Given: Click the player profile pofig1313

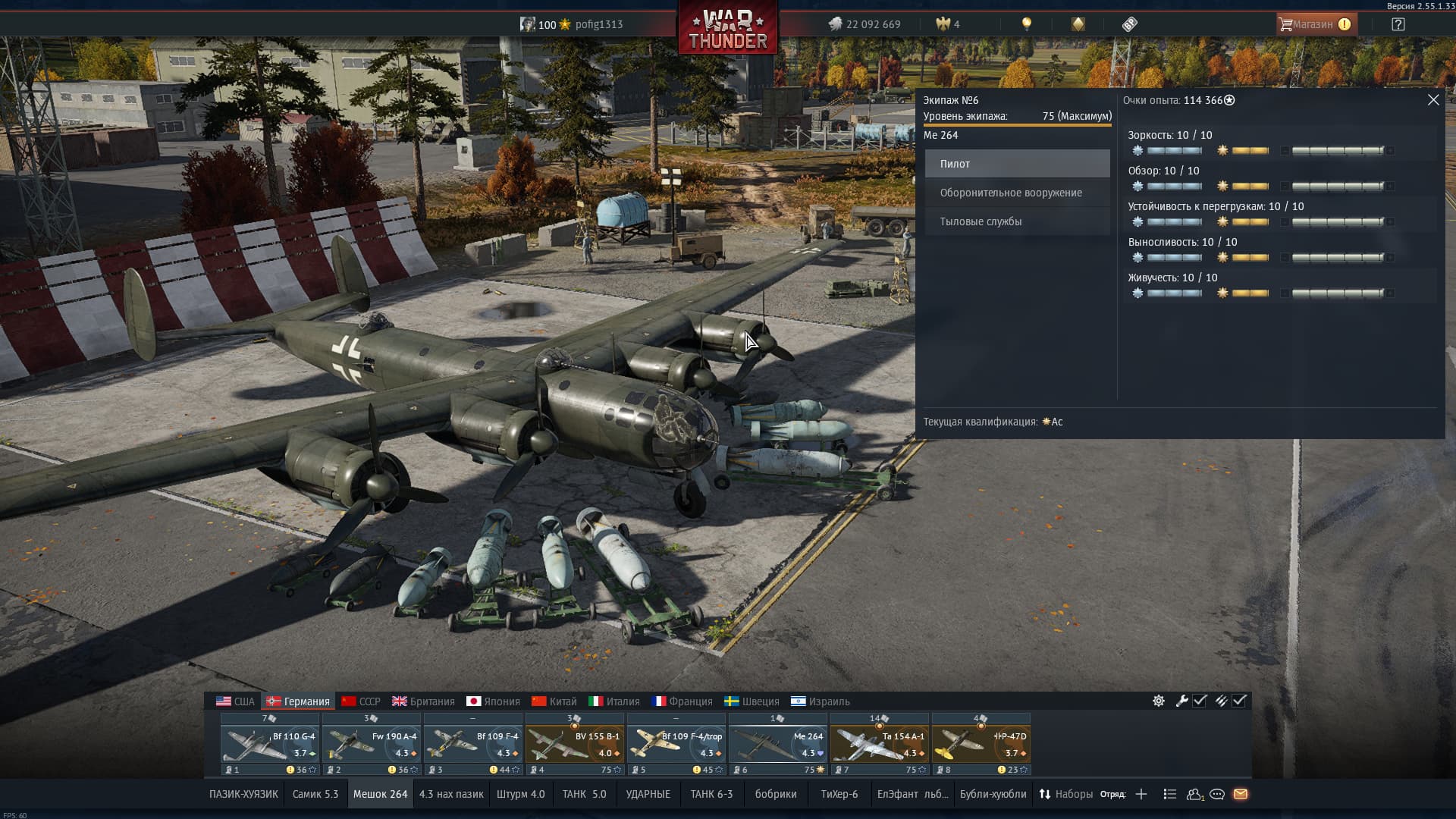Looking at the screenshot, I should pos(598,24).
